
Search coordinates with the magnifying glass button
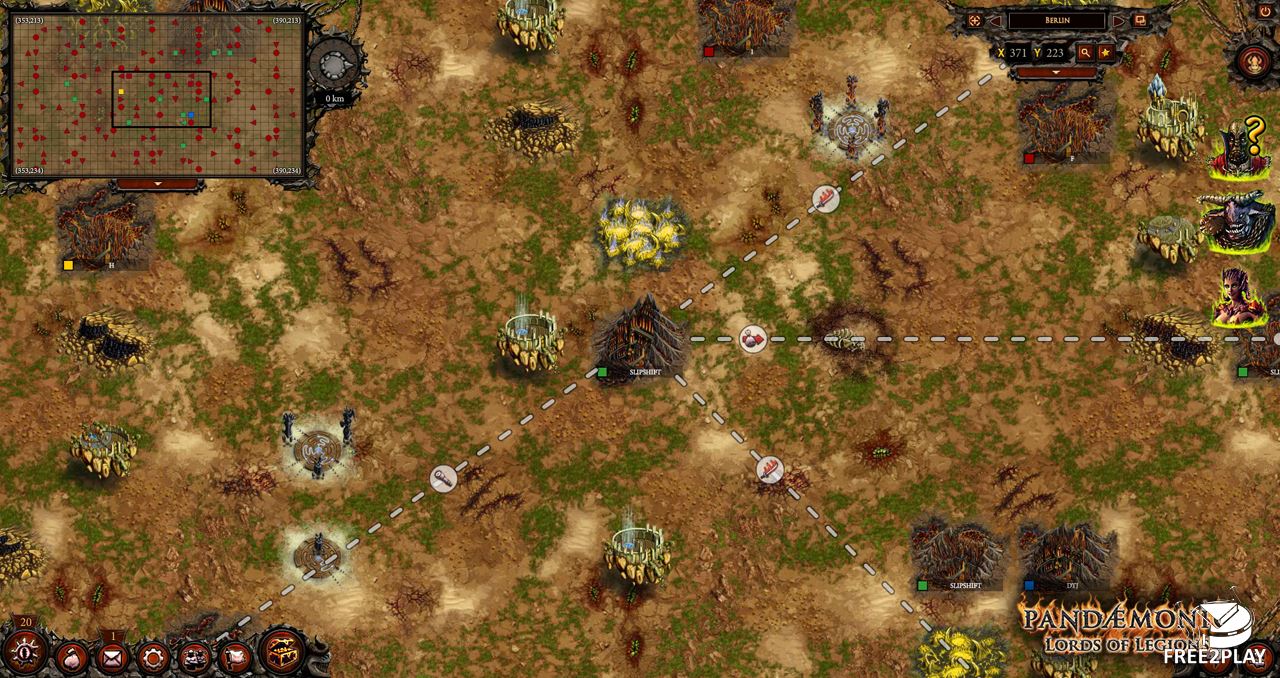click(x=1084, y=53)
